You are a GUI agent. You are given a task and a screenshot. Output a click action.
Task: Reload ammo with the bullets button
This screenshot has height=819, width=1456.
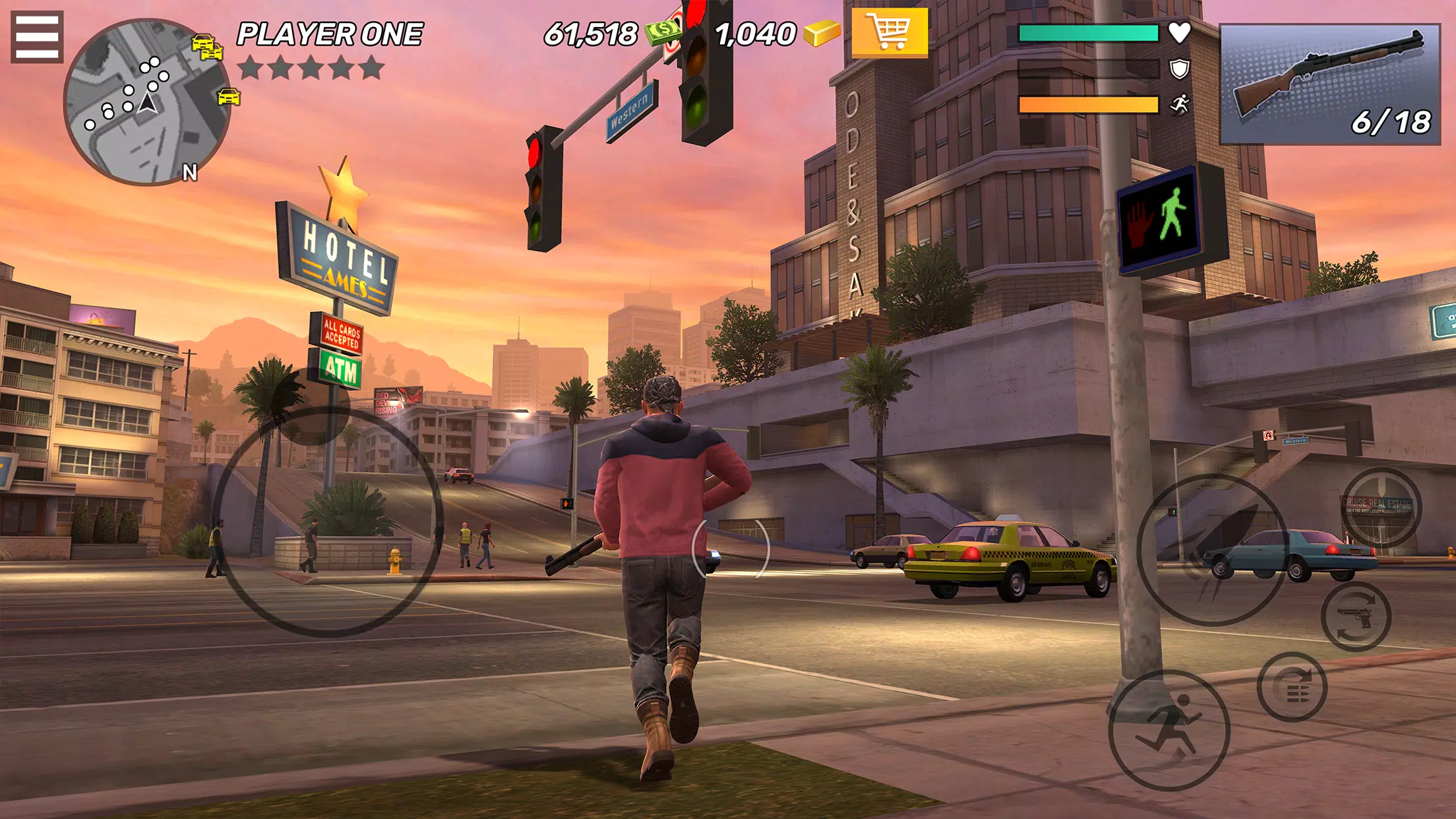click(x=1292, y=687)
